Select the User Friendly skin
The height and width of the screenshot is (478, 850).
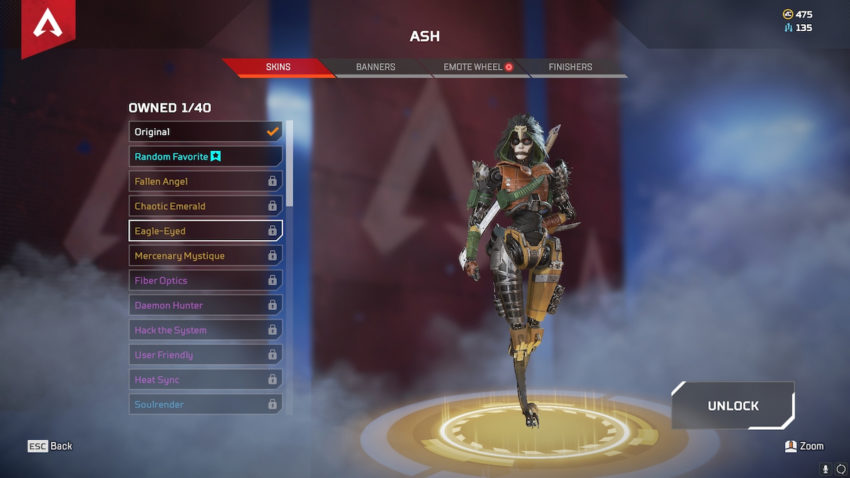205,355
